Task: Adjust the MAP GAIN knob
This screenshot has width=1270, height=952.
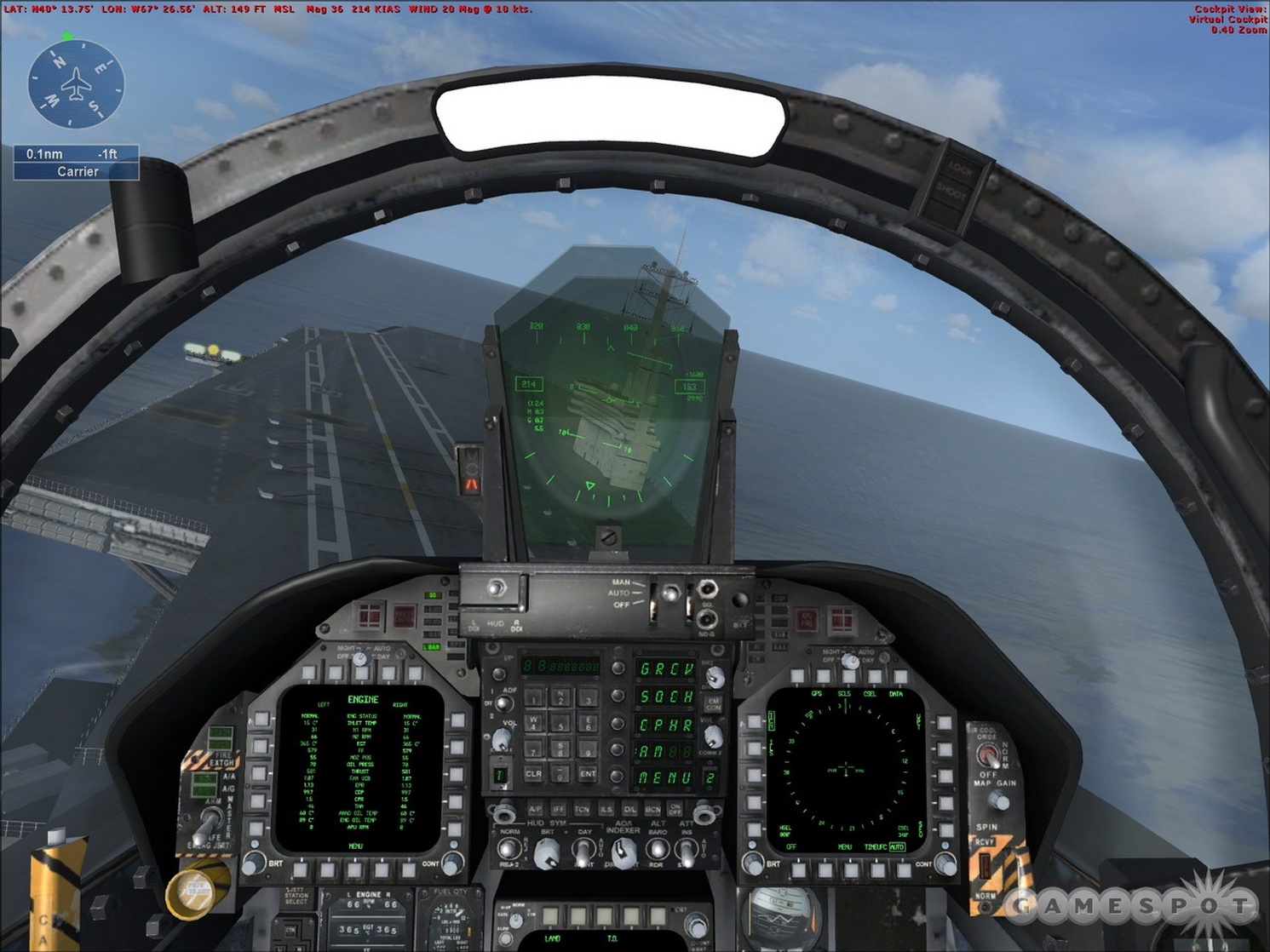Action: 999,800
